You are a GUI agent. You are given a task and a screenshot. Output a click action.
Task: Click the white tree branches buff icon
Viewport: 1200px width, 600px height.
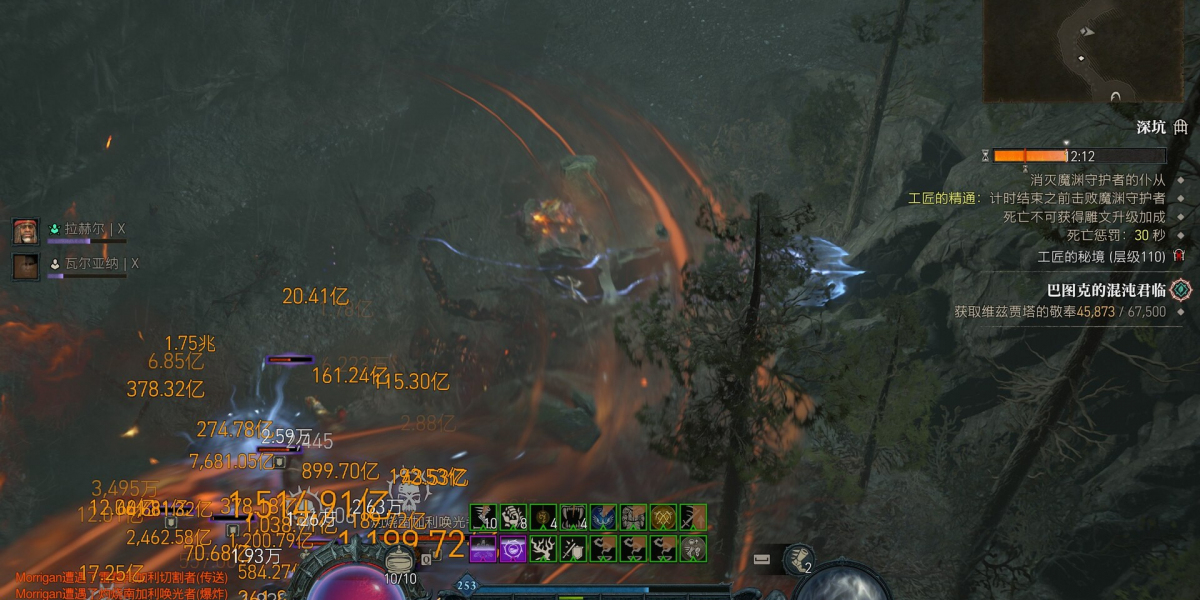[x=543, y=548]
